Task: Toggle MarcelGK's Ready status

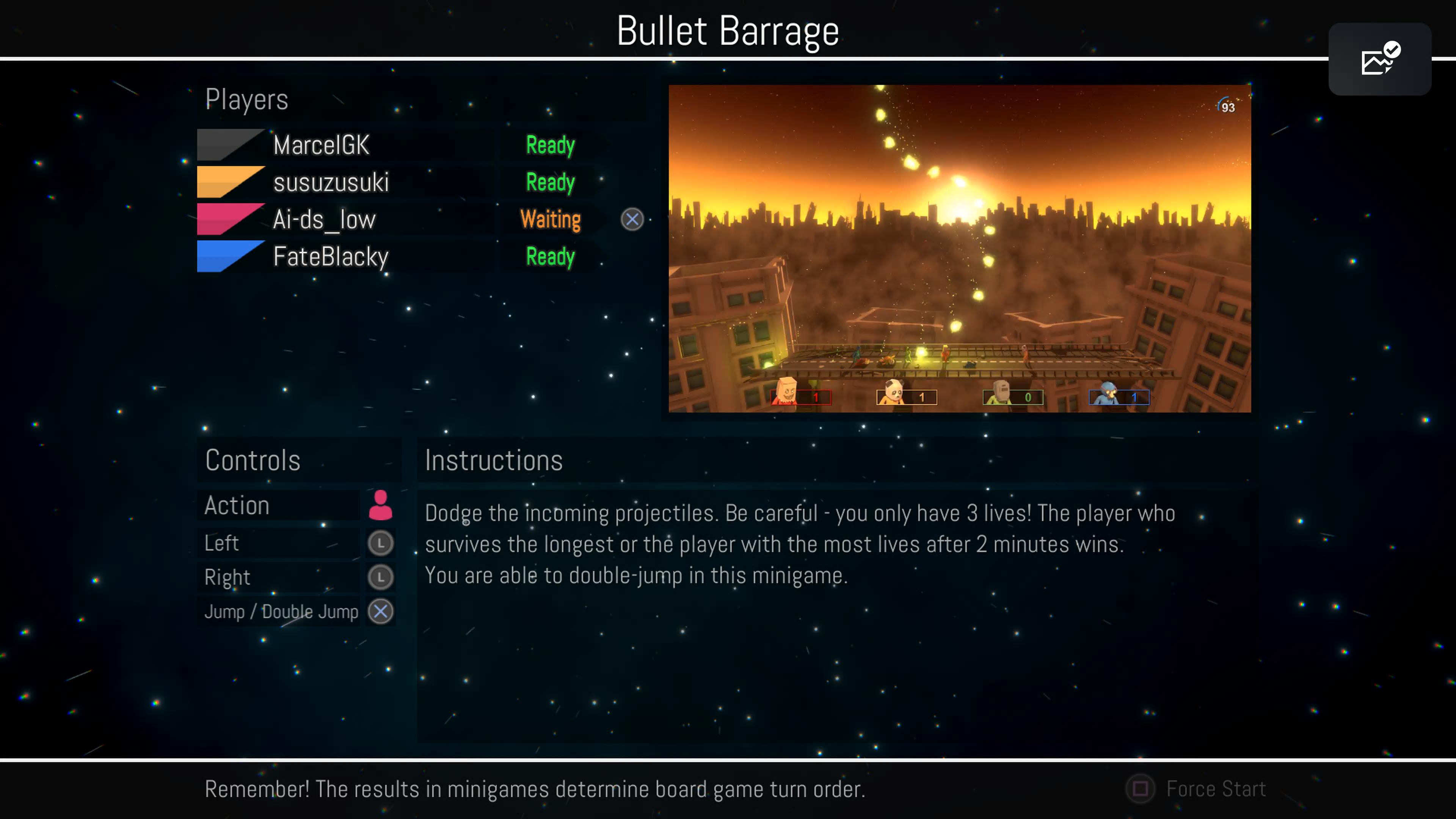Action: [x=549, y=145]
